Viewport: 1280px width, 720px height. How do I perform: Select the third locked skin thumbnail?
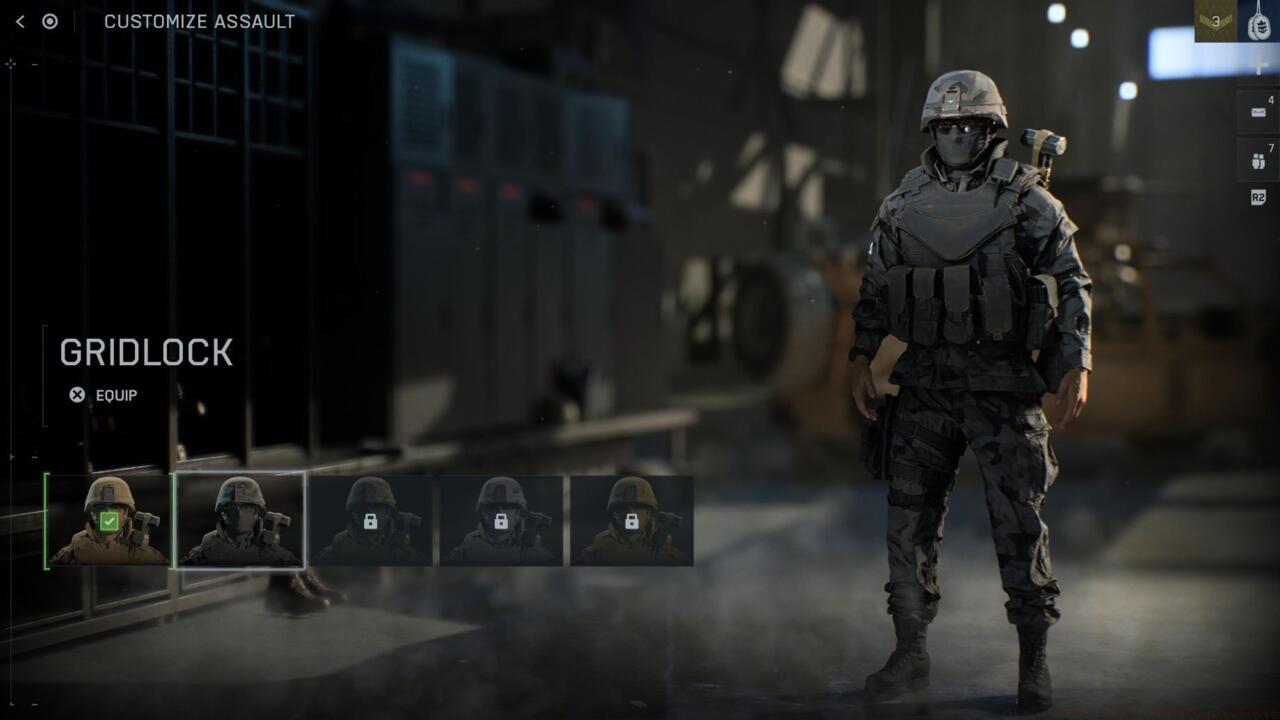tap(370, 521)
